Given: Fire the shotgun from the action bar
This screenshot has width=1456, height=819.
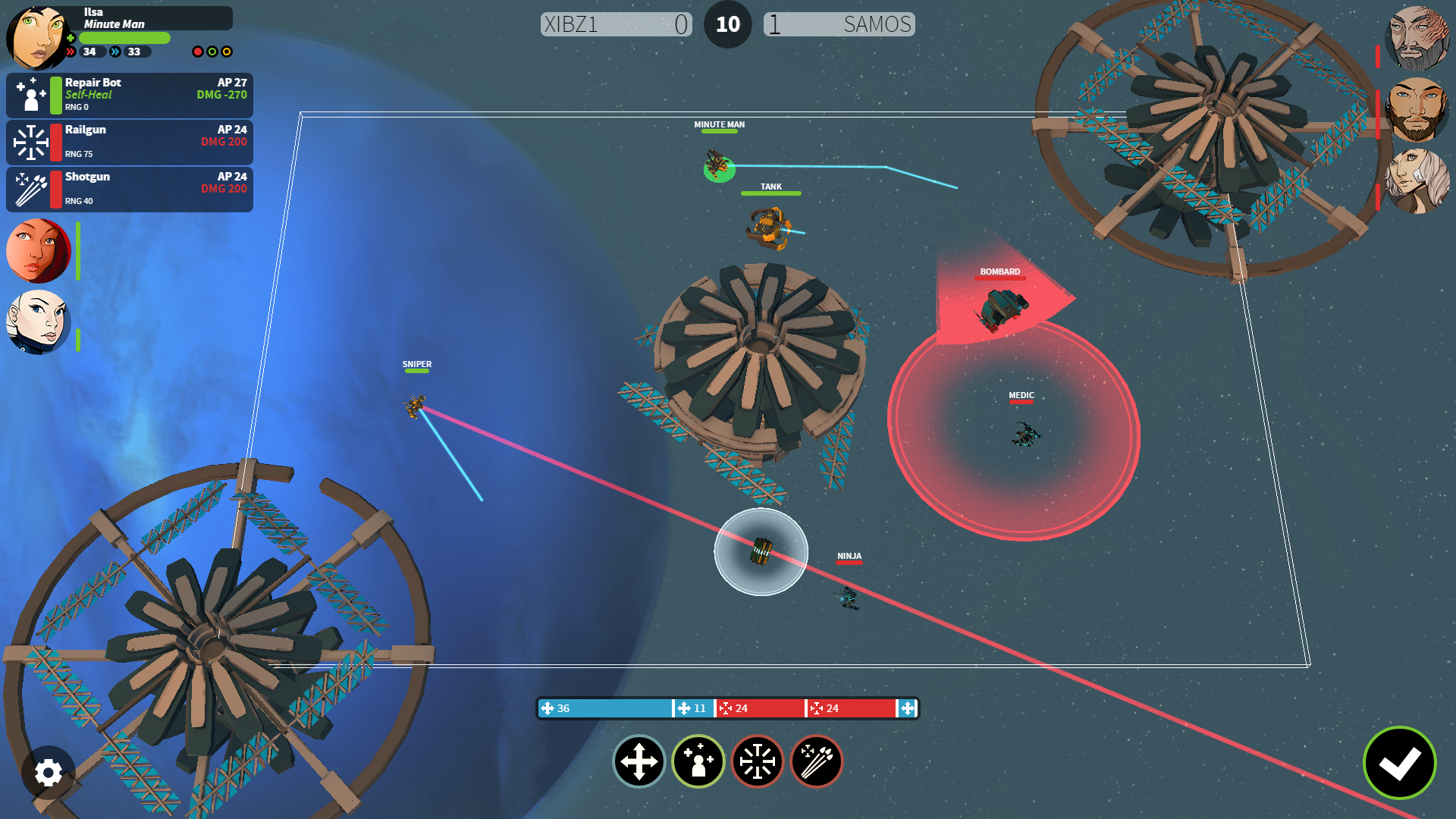Looking at the screenshot, I should point(817,761).
